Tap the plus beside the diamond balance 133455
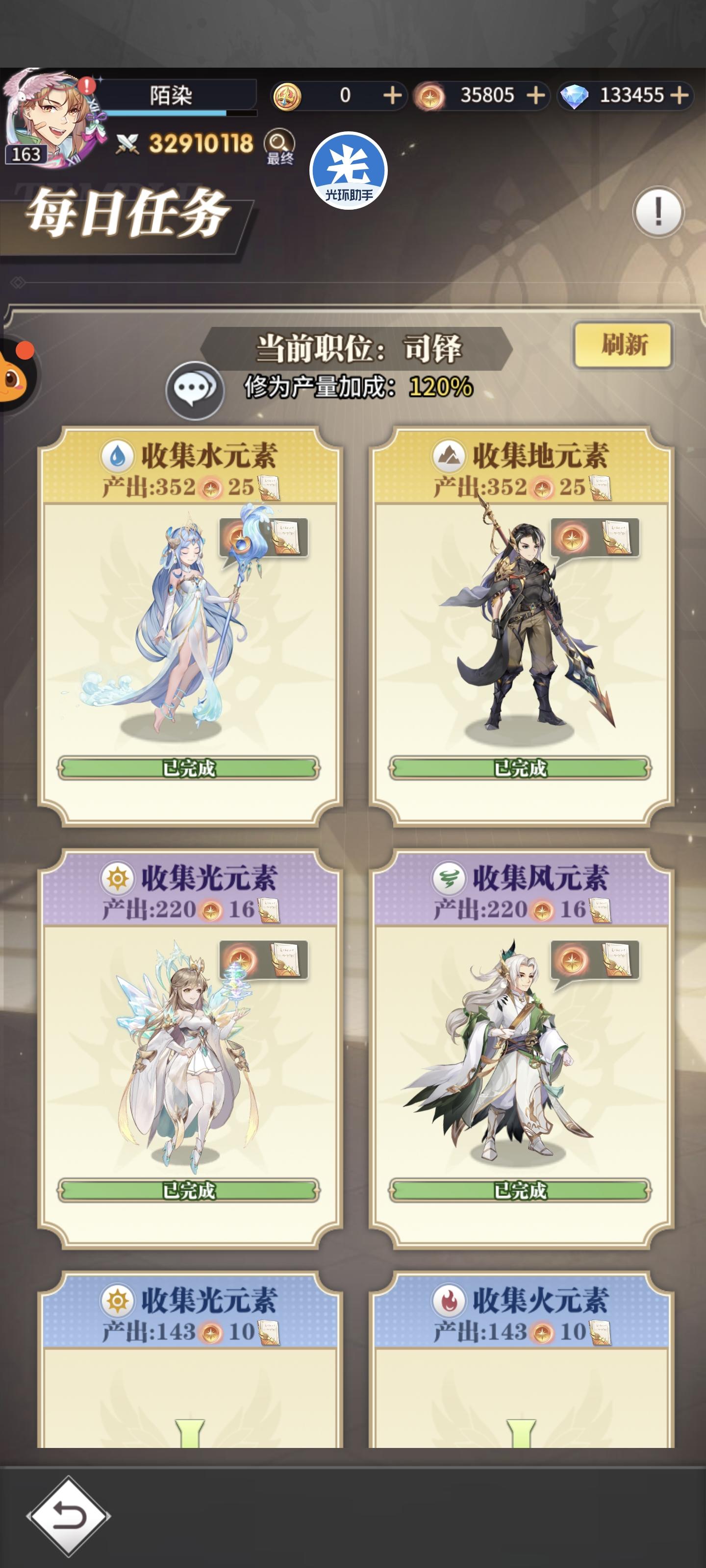Screen dimensions: 706x1568 point(678,96)
